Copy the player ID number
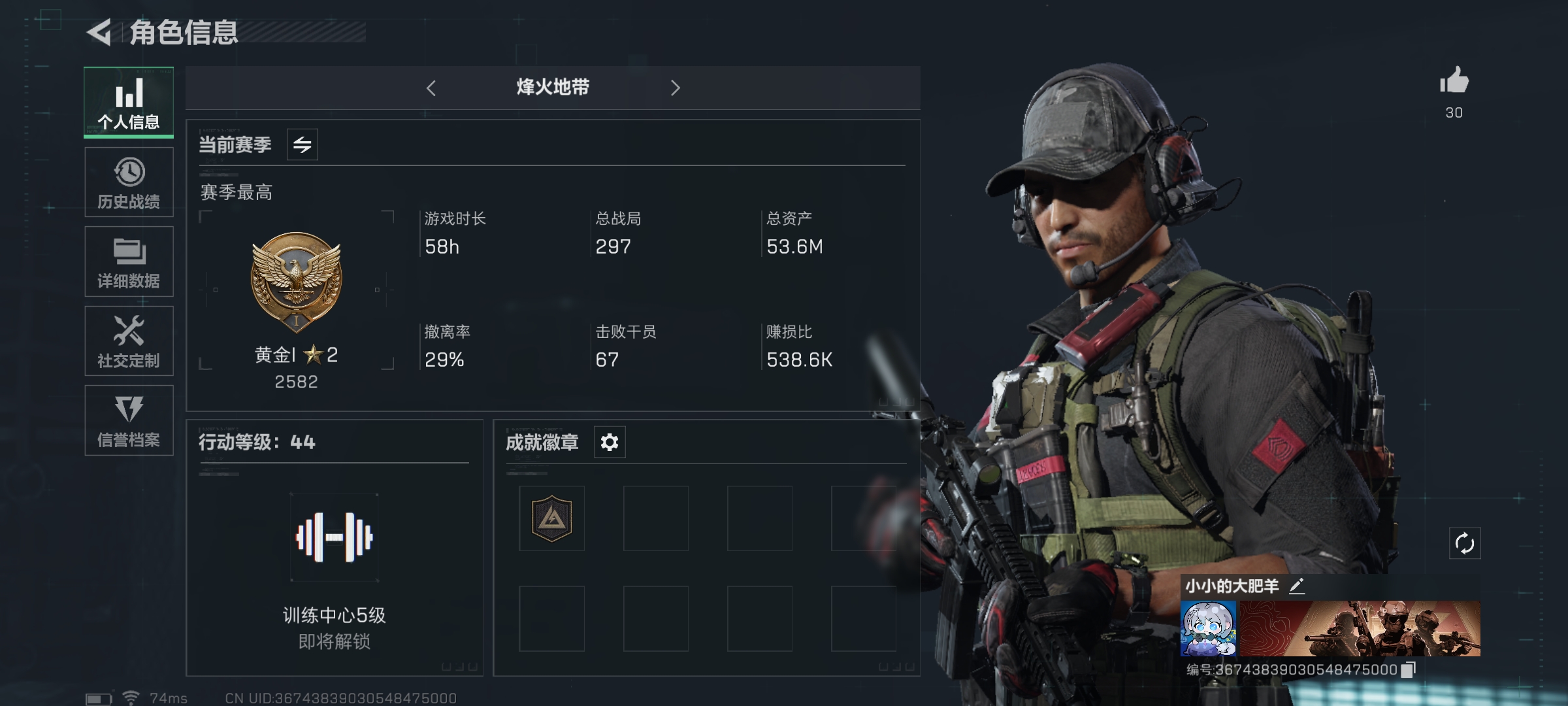This screenshot has width=1568, height=706. pos(1409,669)
